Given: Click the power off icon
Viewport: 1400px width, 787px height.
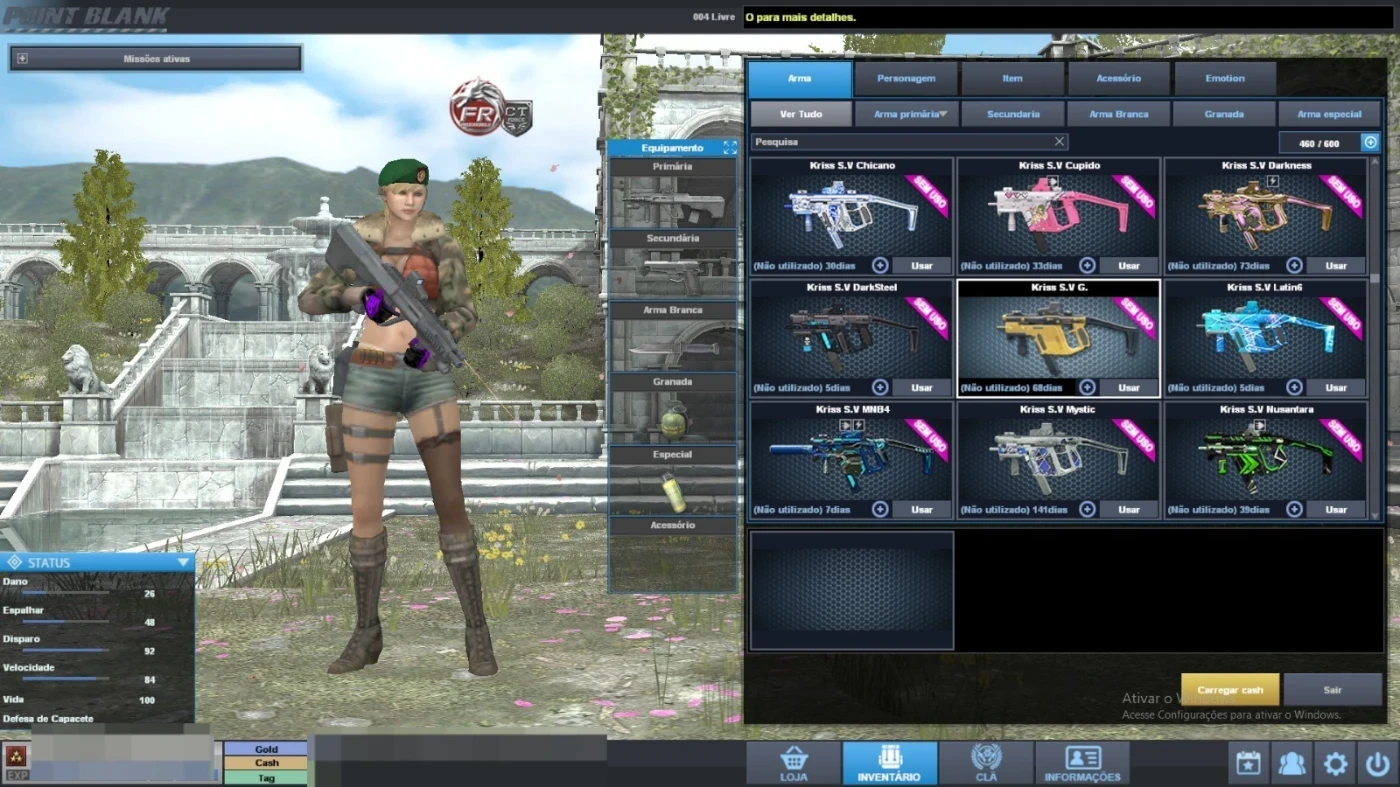Looking at the screenshot, I should (x=1381, y=763).
